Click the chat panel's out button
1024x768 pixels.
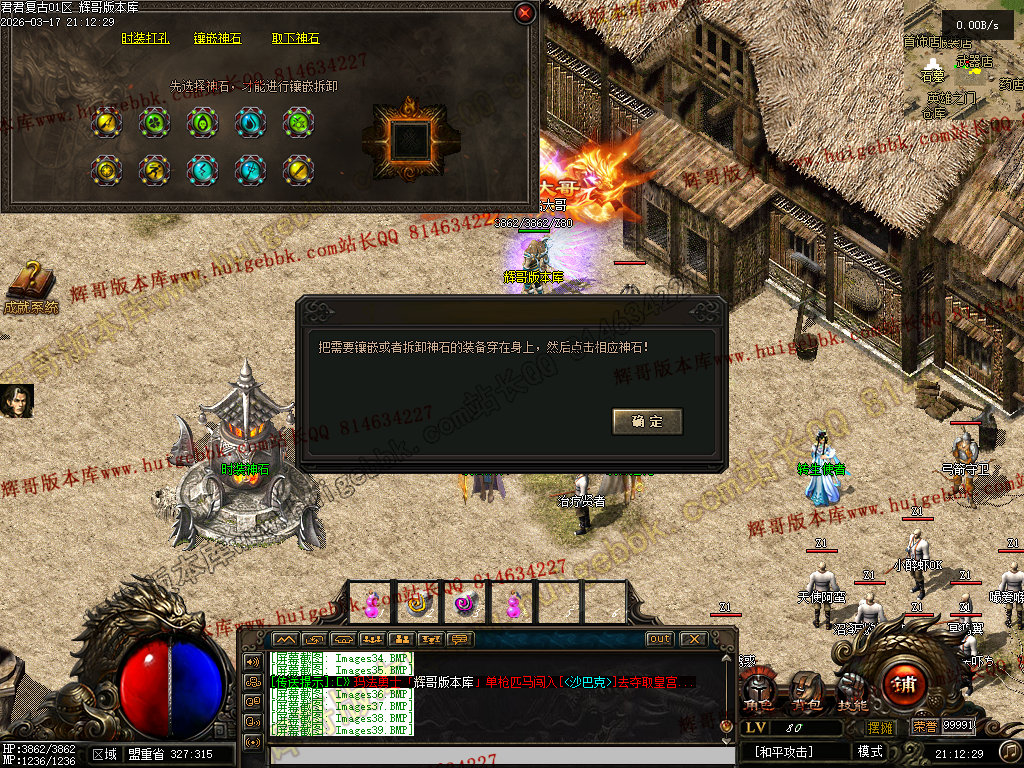click(x=660, y=639)
